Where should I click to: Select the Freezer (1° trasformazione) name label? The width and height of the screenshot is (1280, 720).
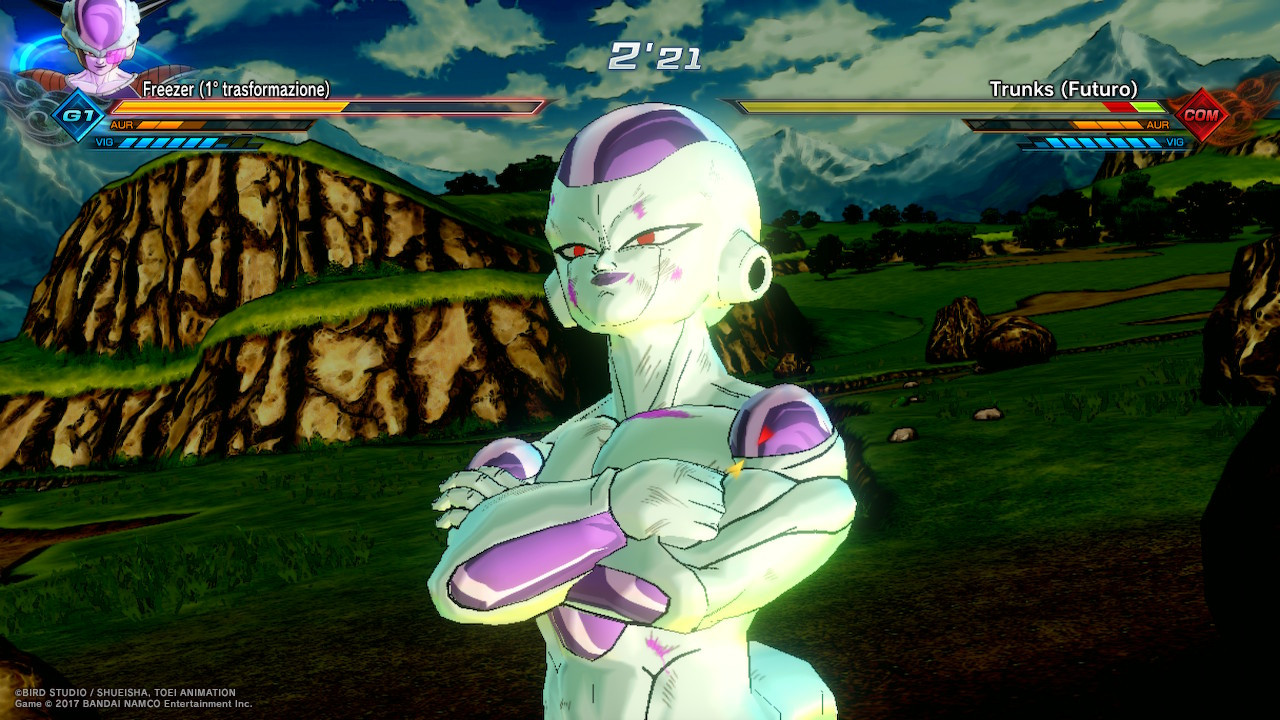pyautogui.click(x=236, y=89)
